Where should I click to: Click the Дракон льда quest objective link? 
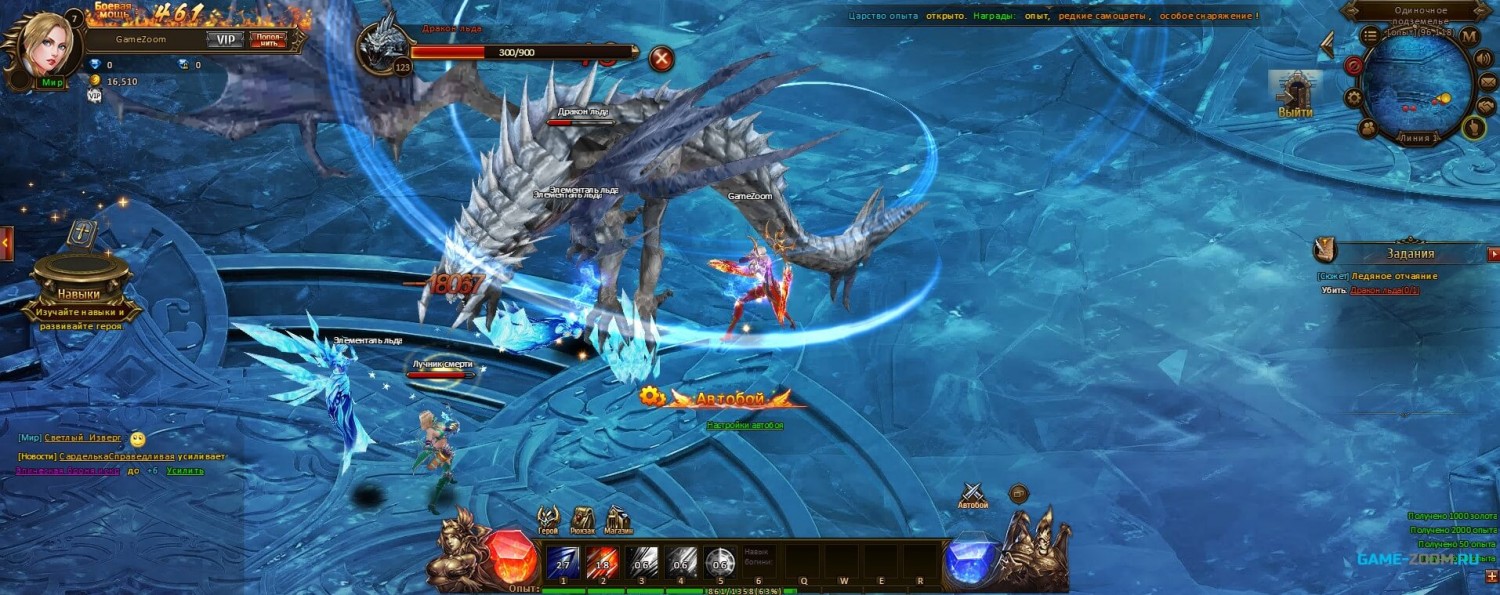pyautogui.click(x=1384, y=290)
